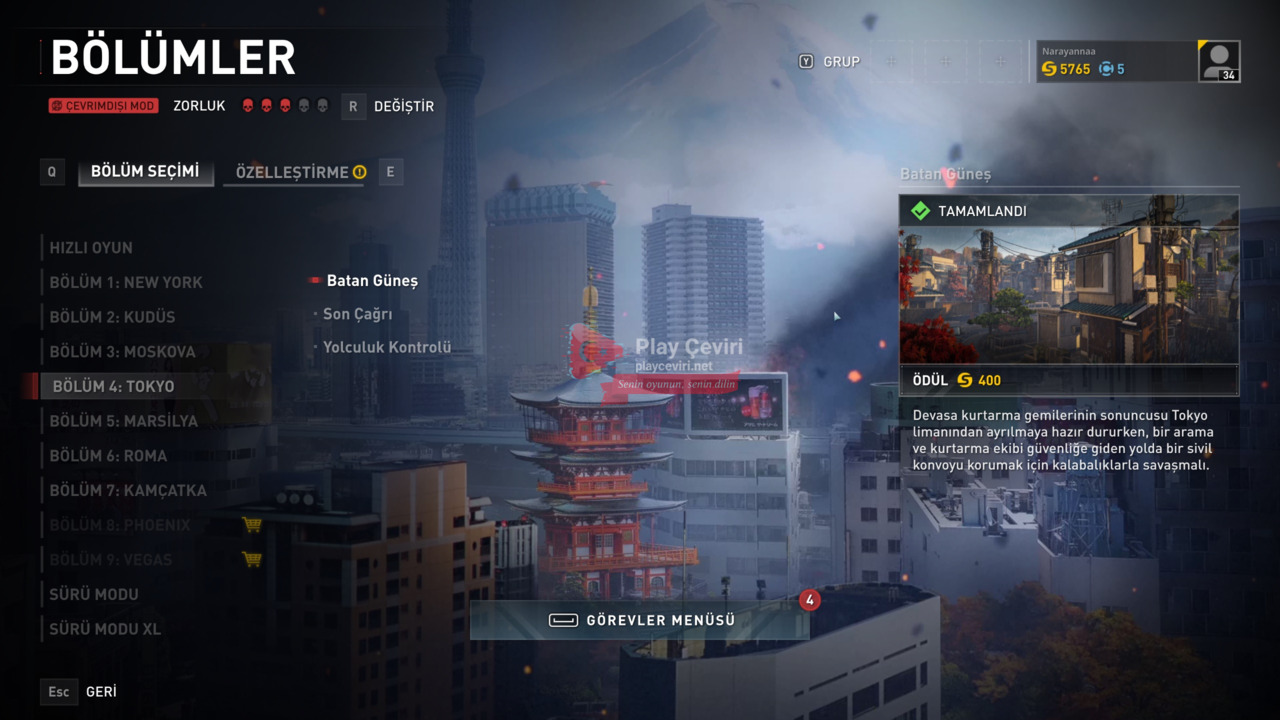Image resolution: width=1280 pixels, height=720 pixels.
Task: Switch to the Özelleştirme tab
Action: coord(293,172)
